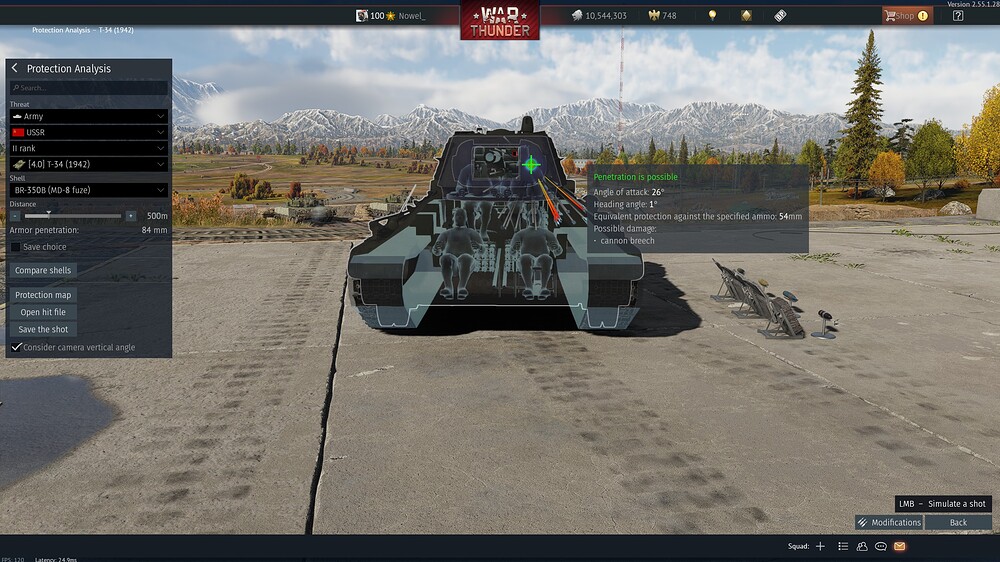Image resolution: width=1000 pixels, height=562 pixels.
Task: Untick Consider camera vertical angle
Action: point(16,347)
